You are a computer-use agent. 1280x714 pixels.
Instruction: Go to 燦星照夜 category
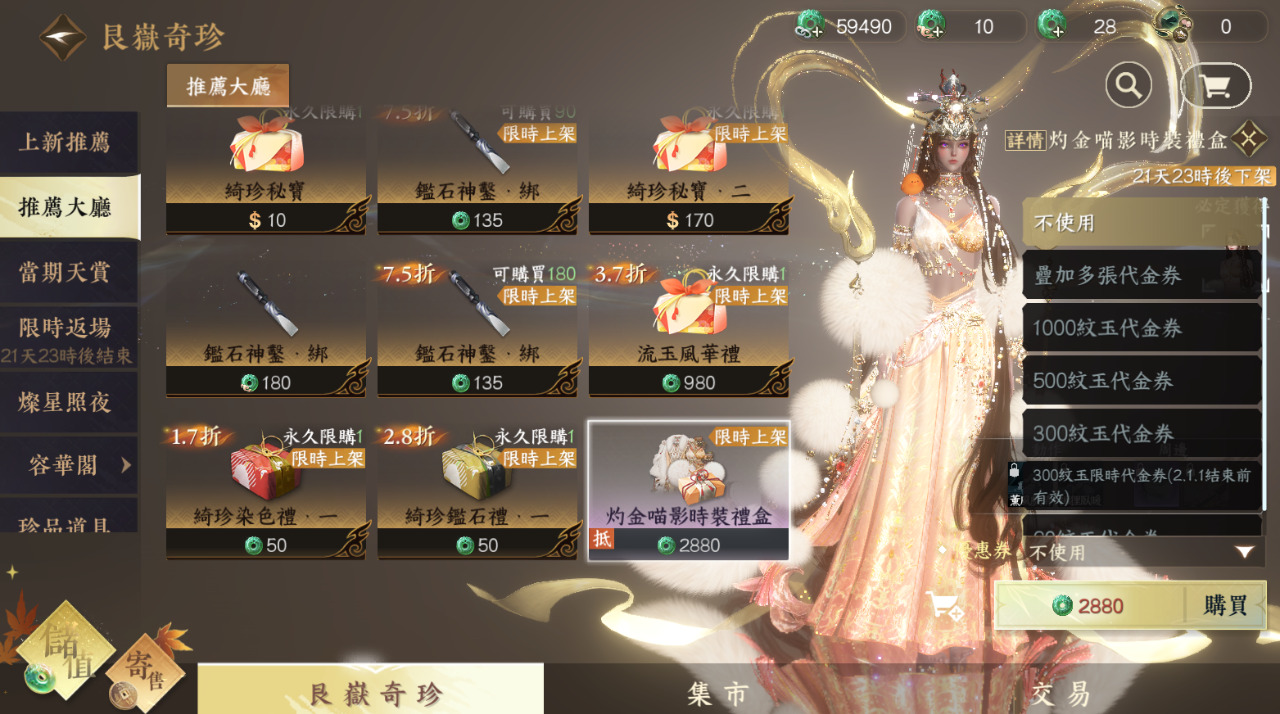[x=66, y=402]
